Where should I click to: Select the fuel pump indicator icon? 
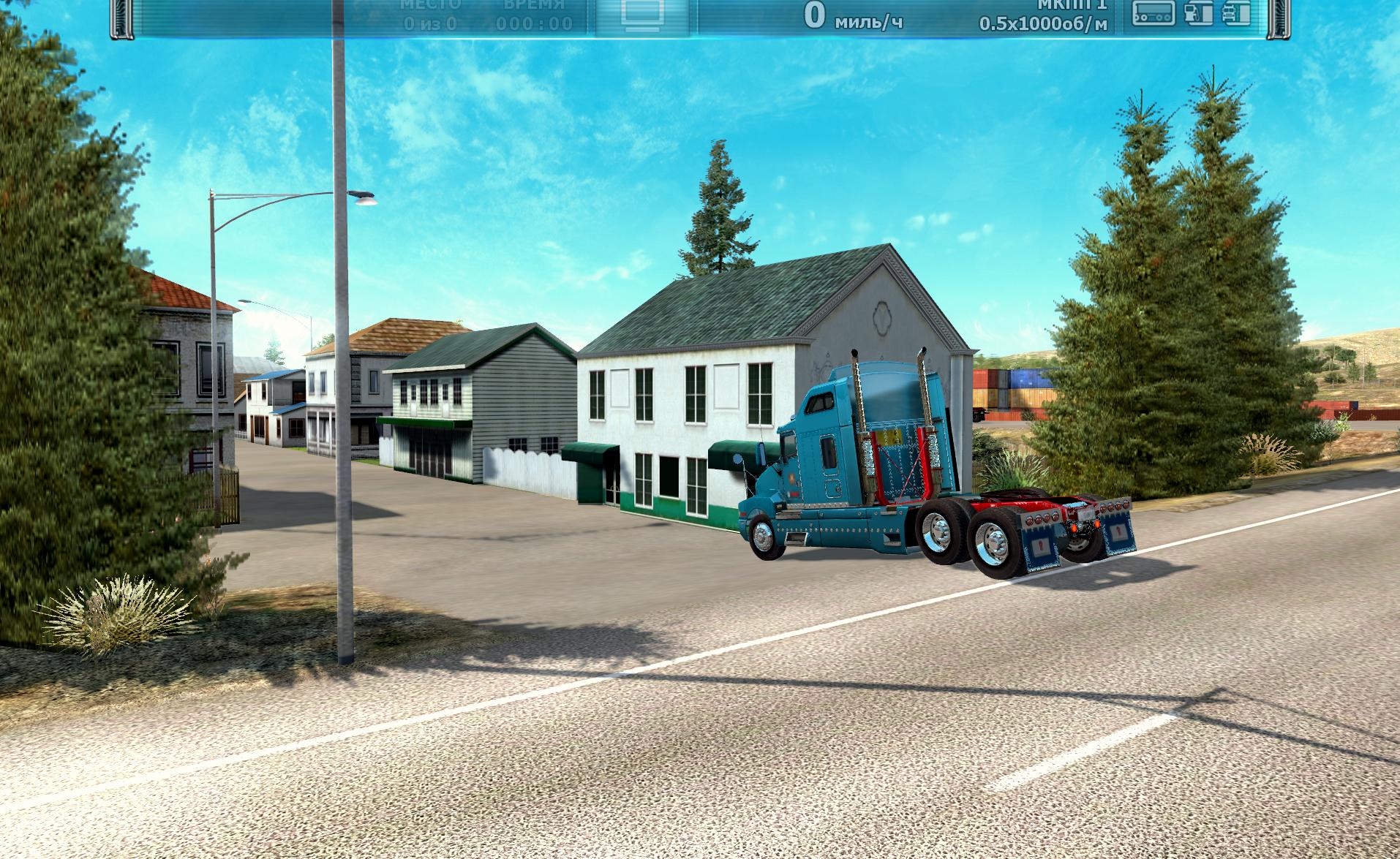click(x=1197, y=13)
